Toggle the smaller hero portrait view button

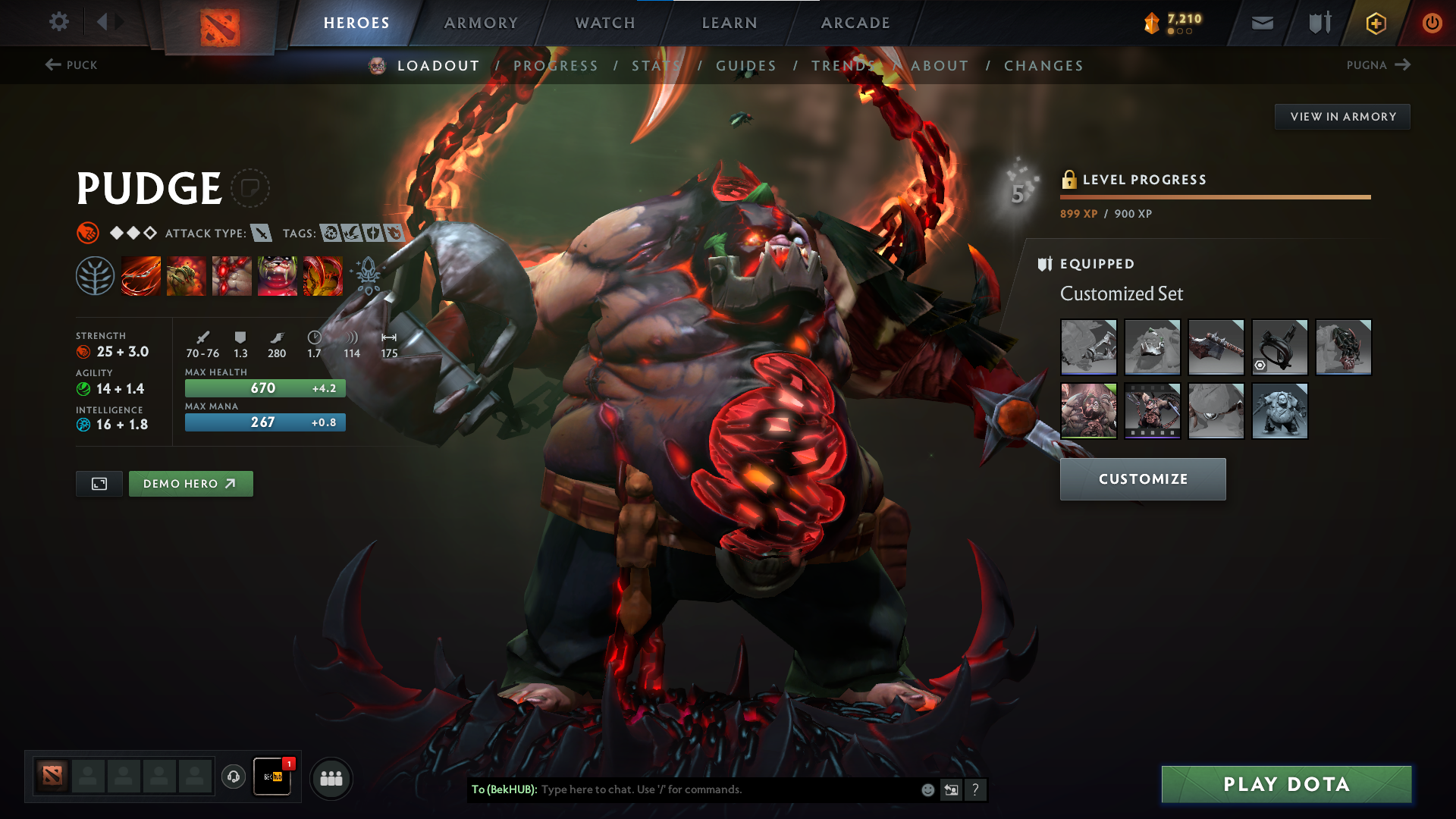pos(99,483)
